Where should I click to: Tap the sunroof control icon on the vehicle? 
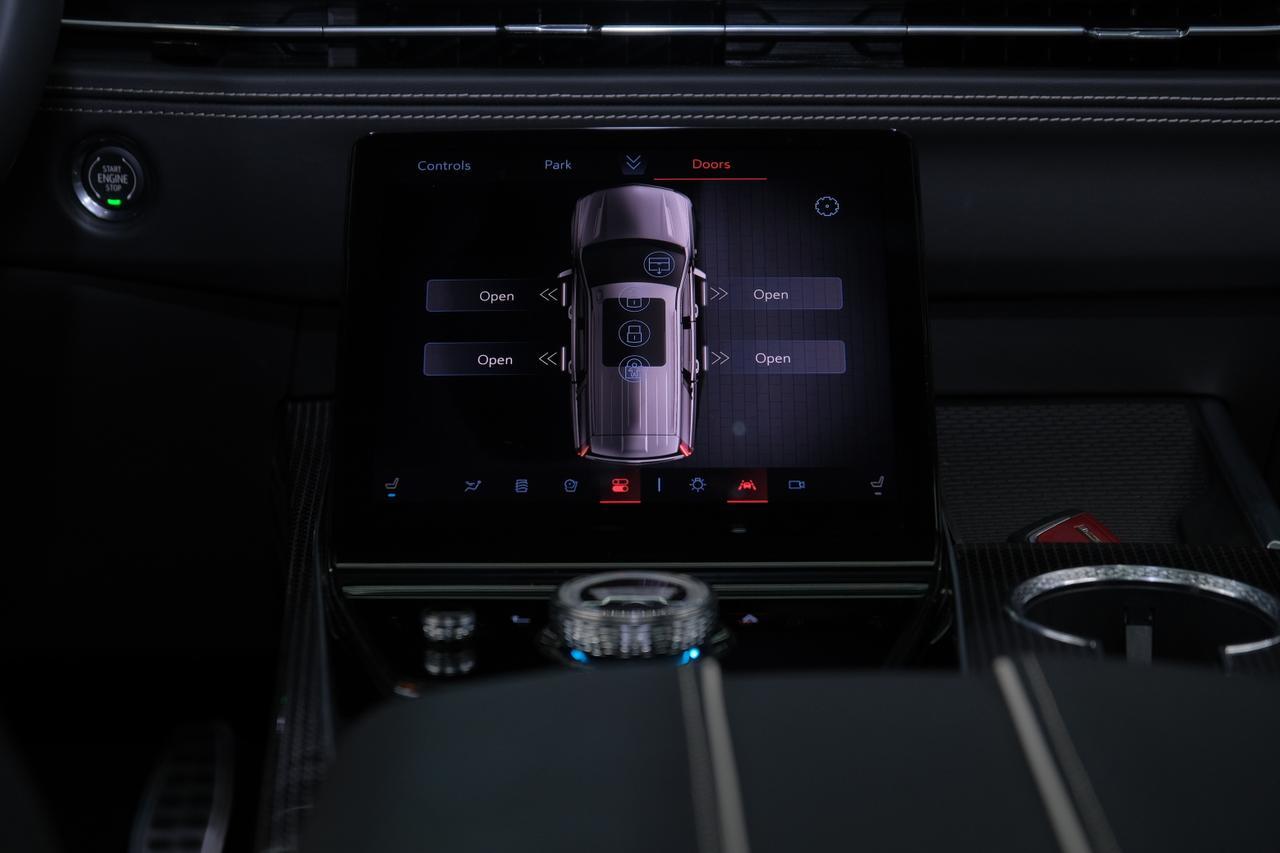(657, 263)
